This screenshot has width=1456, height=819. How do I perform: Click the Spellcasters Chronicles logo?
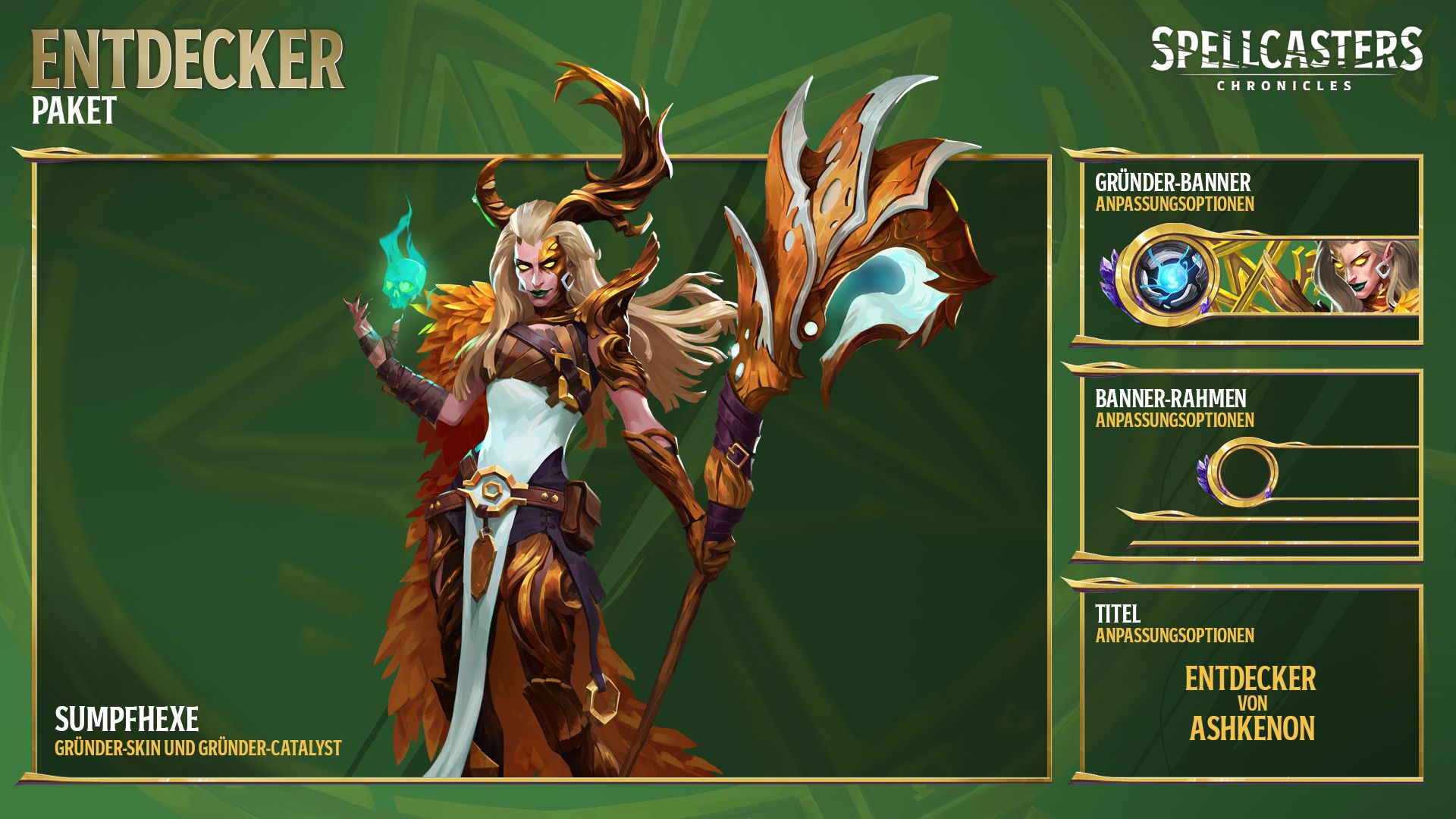coord(1286,59)
